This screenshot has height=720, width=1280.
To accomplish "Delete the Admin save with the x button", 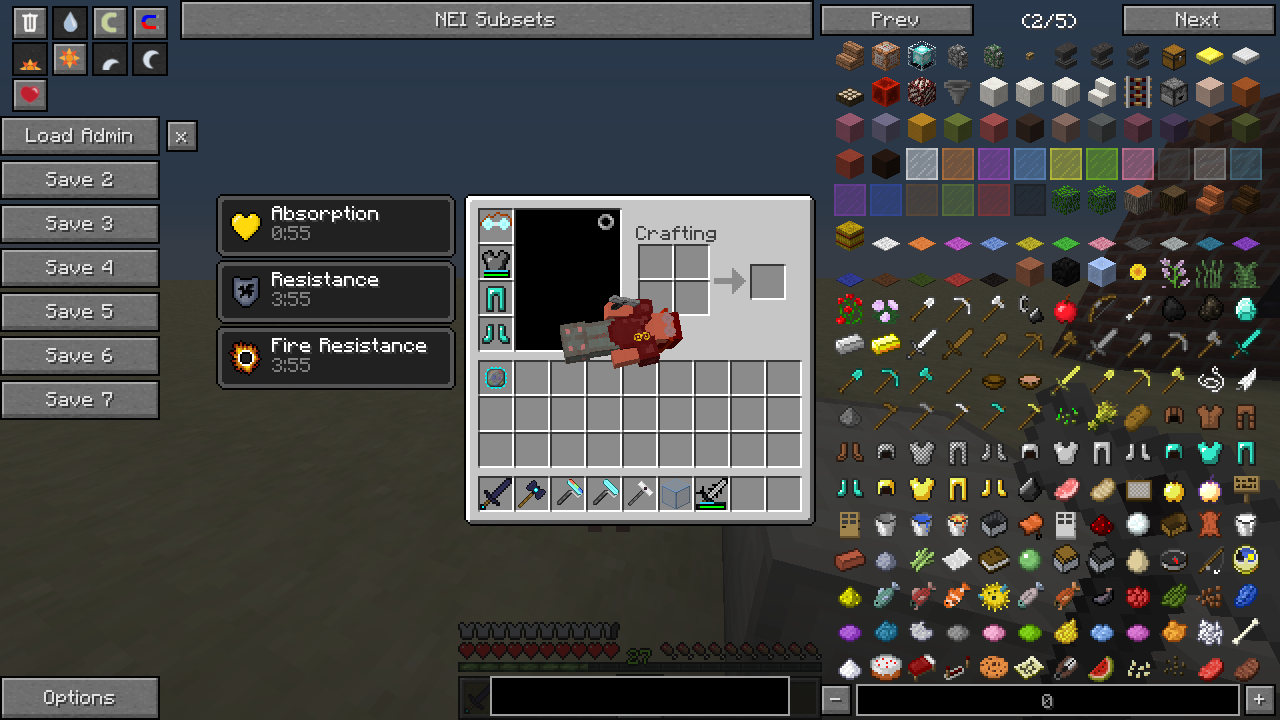I will [x=181, y=136].
